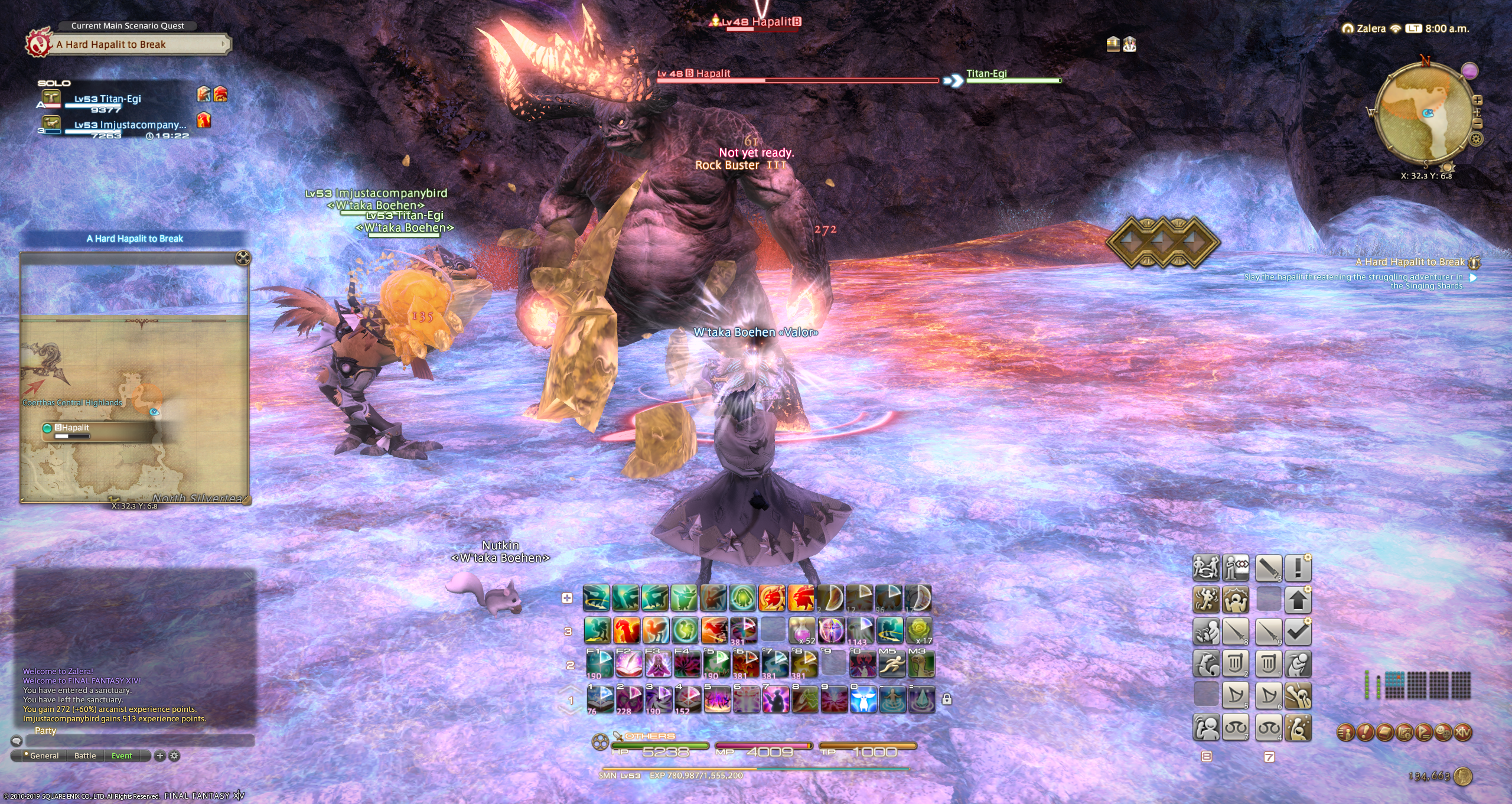The width and height of the screenshot is (1512, 804).
Task: Switch to the Event chat tab
Action: pos(122,756)
